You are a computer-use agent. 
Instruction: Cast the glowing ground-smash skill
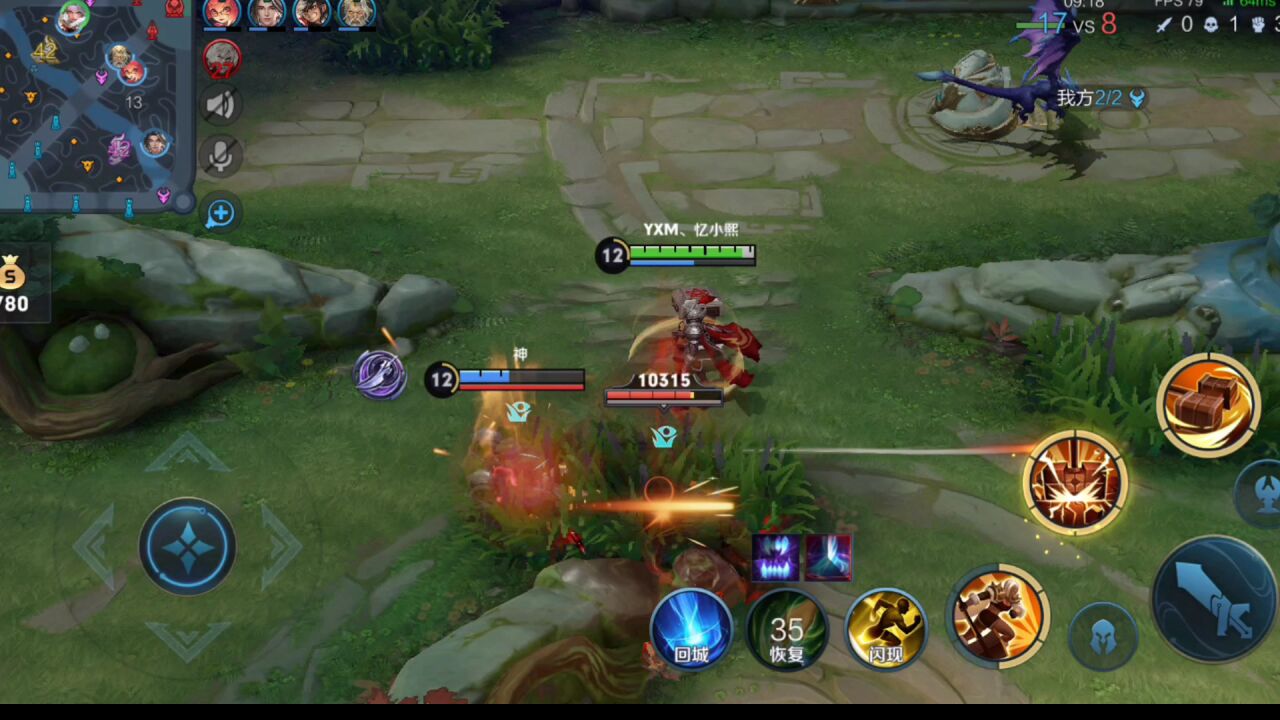click(1075, 482)
